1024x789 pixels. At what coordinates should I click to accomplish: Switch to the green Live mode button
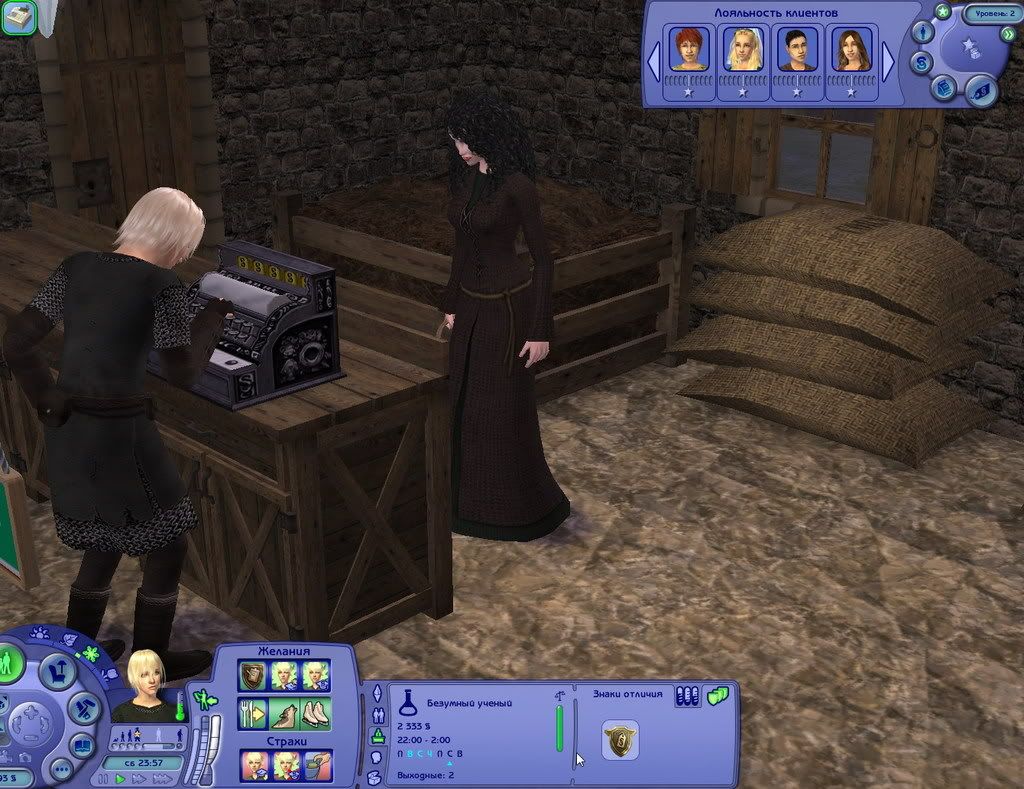click(9, 664)
